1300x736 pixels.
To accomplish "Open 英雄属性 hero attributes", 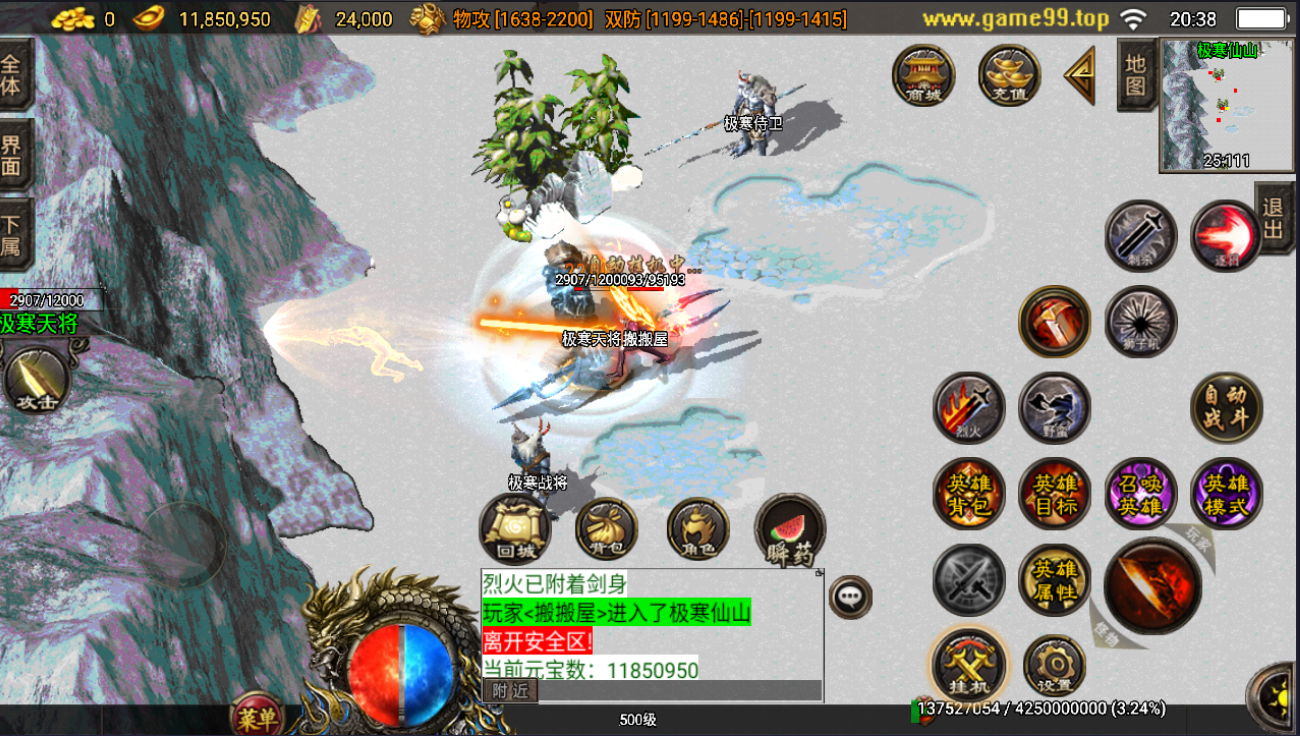I will (1054, 580).
